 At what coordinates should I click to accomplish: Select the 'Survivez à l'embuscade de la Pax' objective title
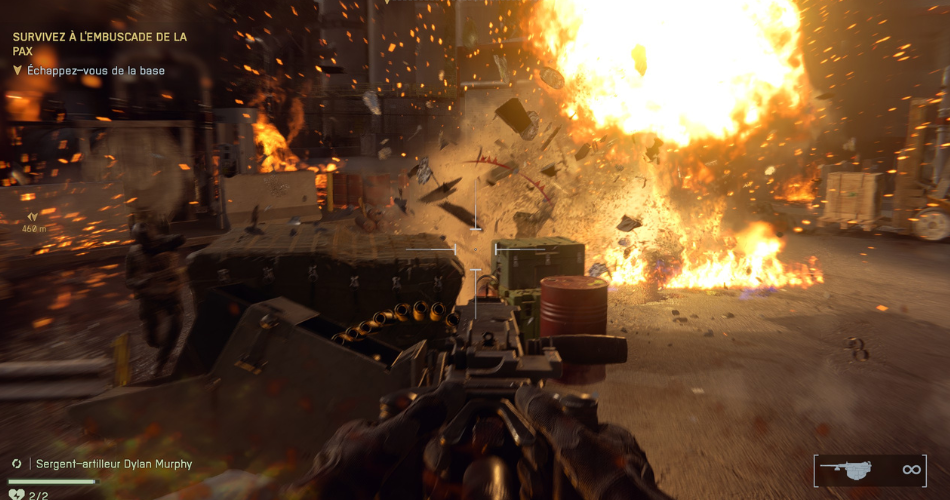point(99,43)
